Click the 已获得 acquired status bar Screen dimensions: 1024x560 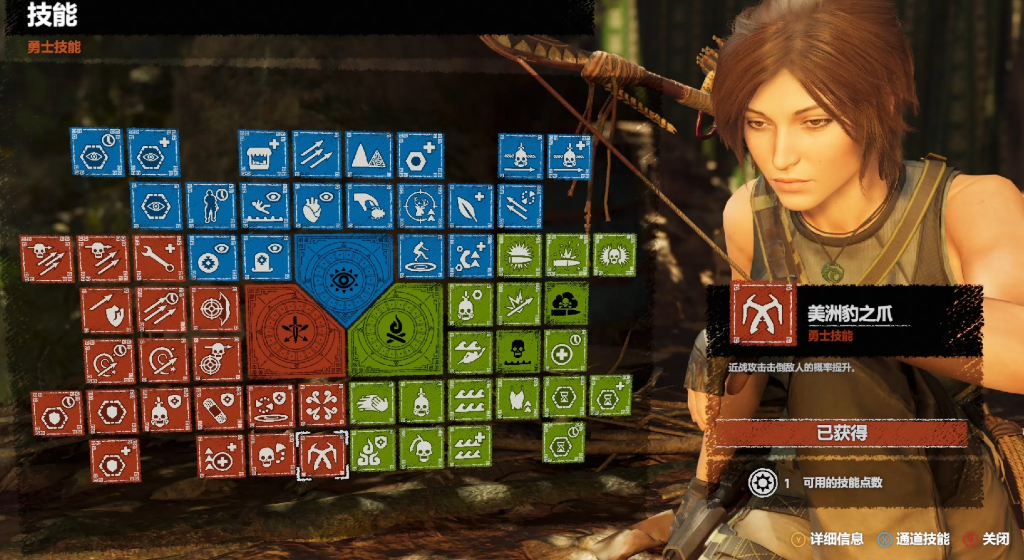(840, 433)
